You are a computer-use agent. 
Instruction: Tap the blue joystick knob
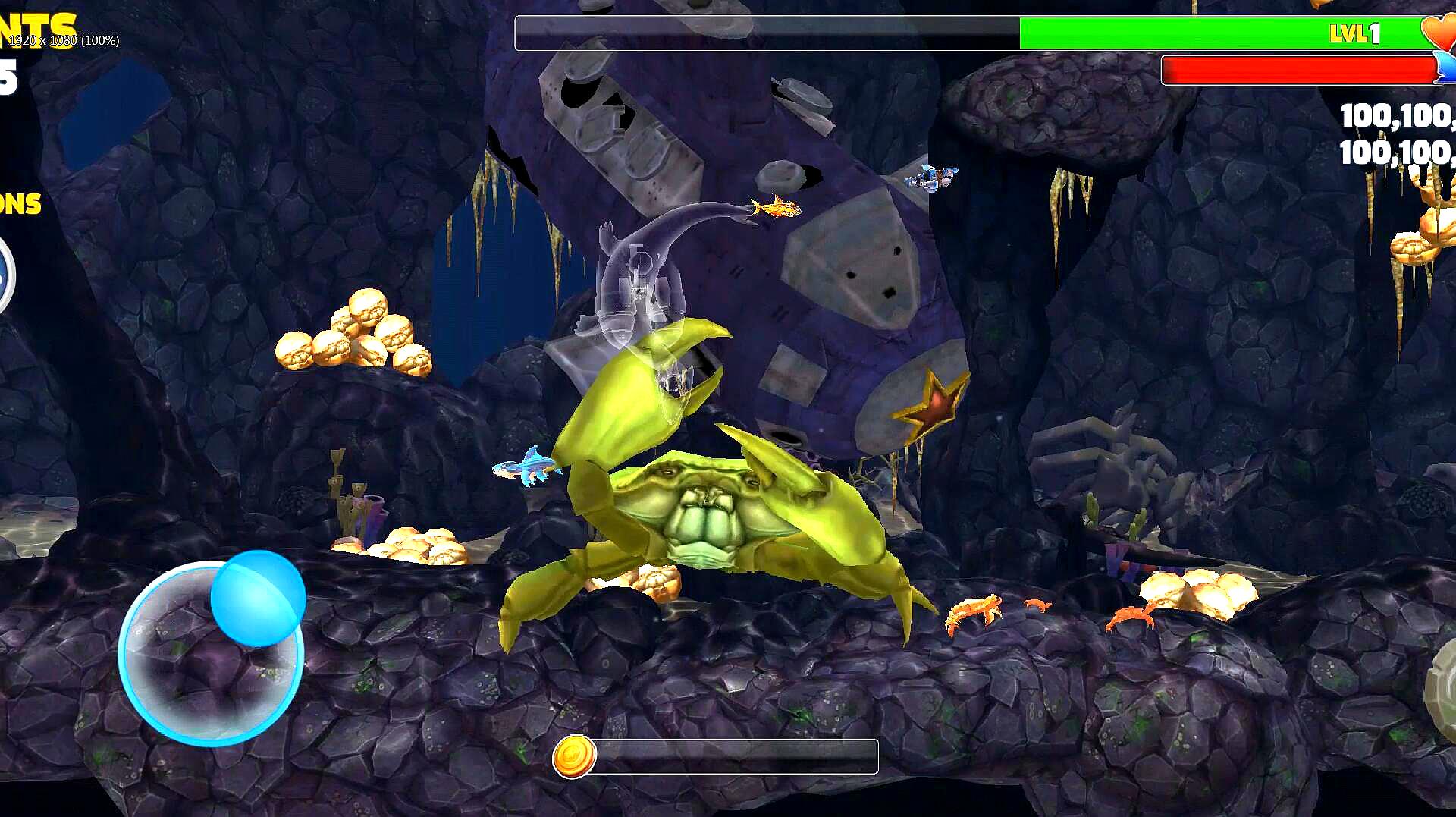258,599
